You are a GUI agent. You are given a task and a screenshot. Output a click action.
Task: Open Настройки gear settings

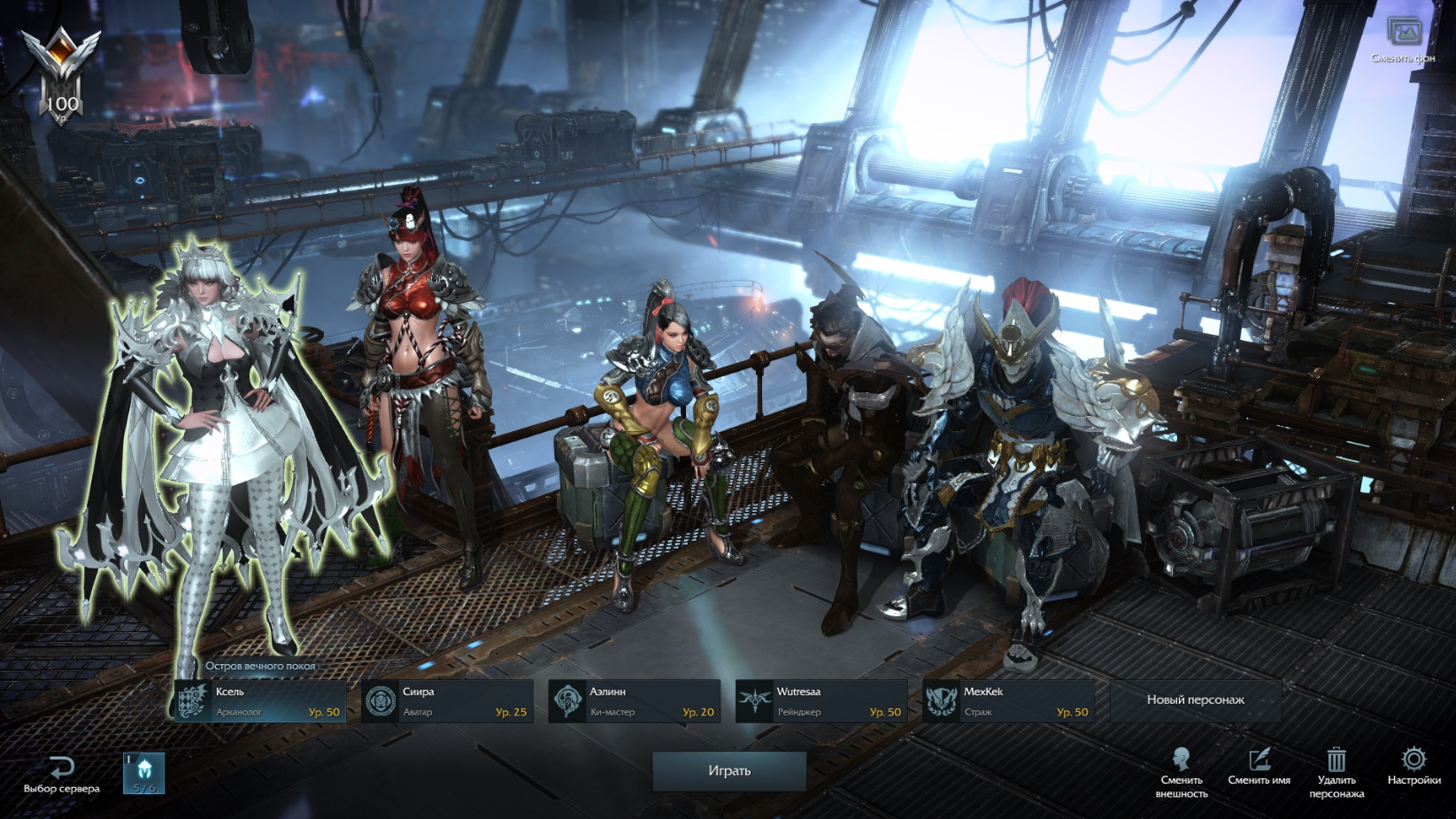click(x=1414, y=766)
